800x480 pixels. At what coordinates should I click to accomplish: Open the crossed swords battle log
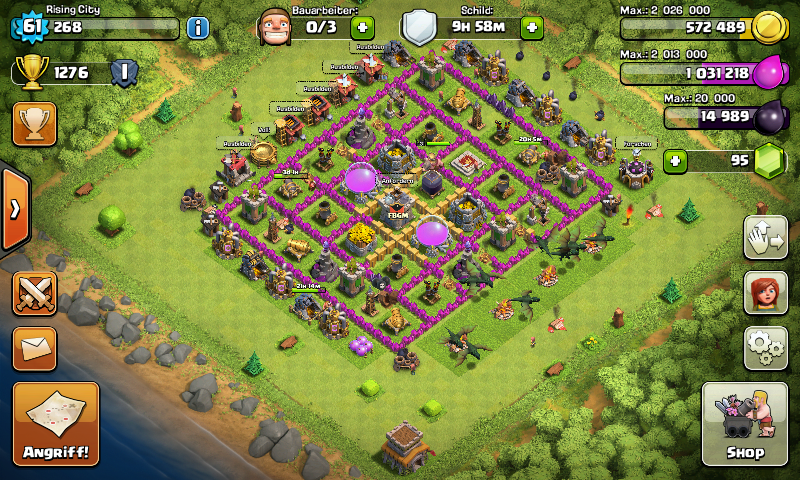coord(34,295)
